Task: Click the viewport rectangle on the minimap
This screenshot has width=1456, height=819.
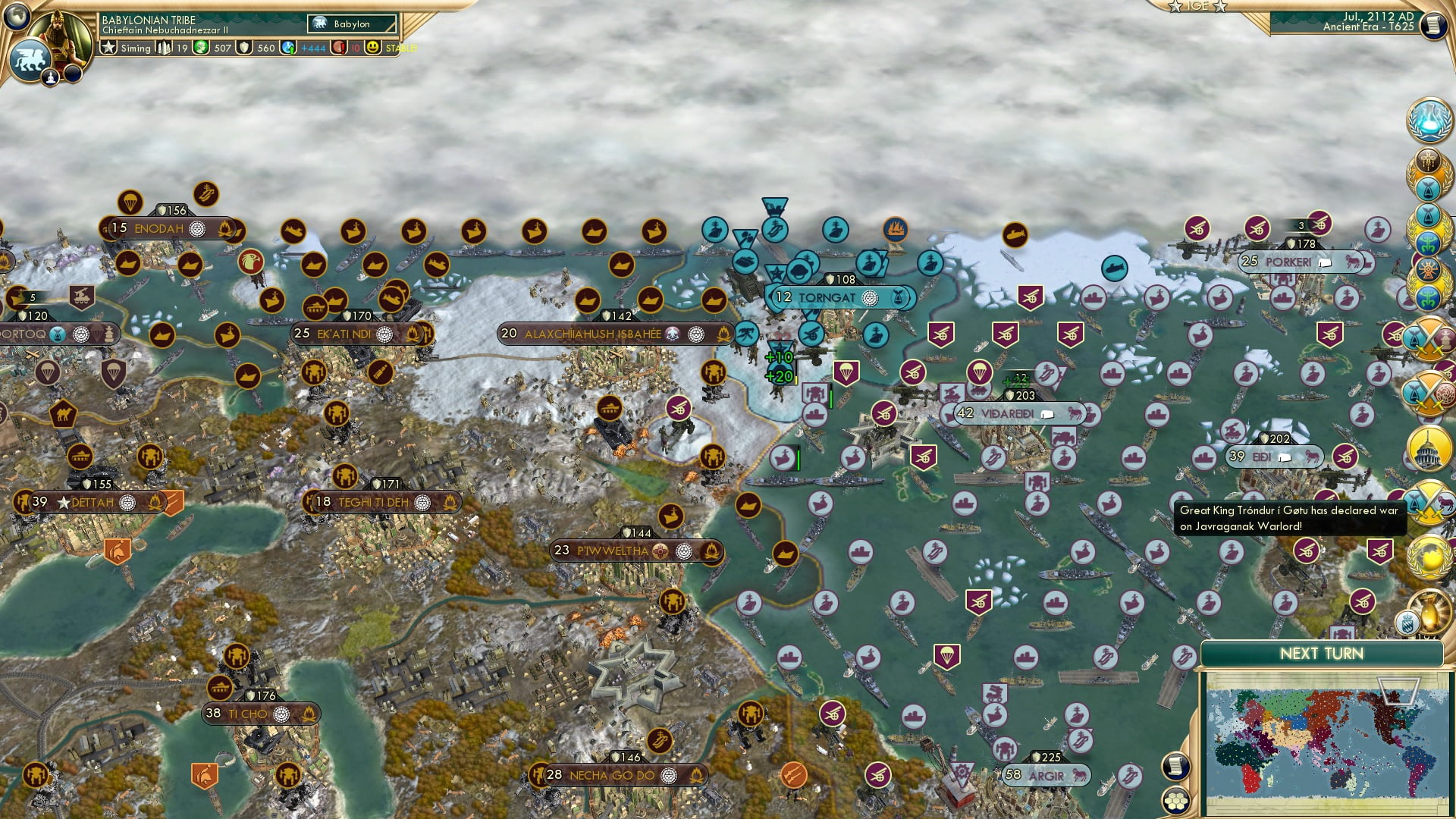Action: coord(1398,692)
